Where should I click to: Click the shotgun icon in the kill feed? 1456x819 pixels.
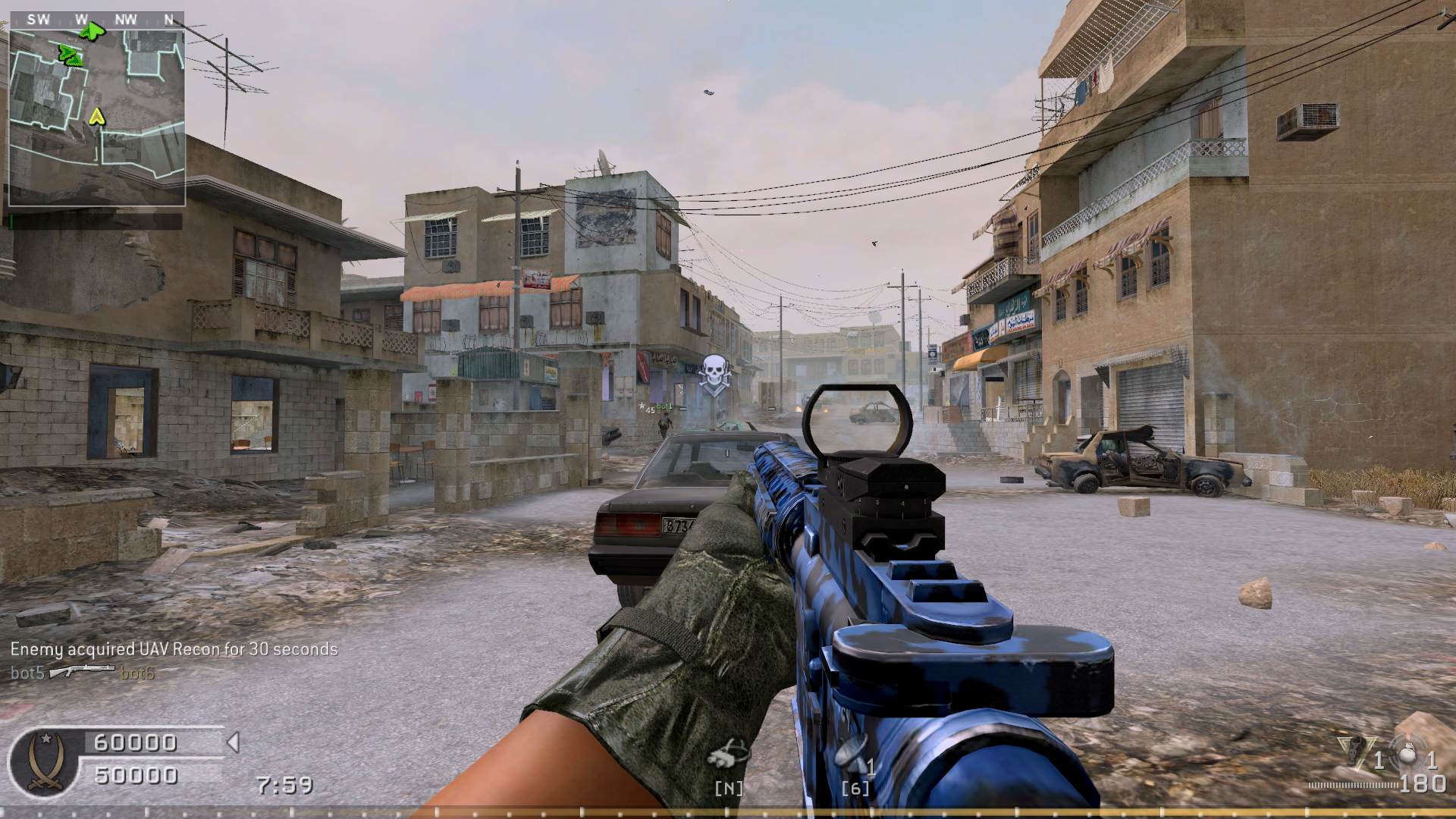(x=82, y=671)
